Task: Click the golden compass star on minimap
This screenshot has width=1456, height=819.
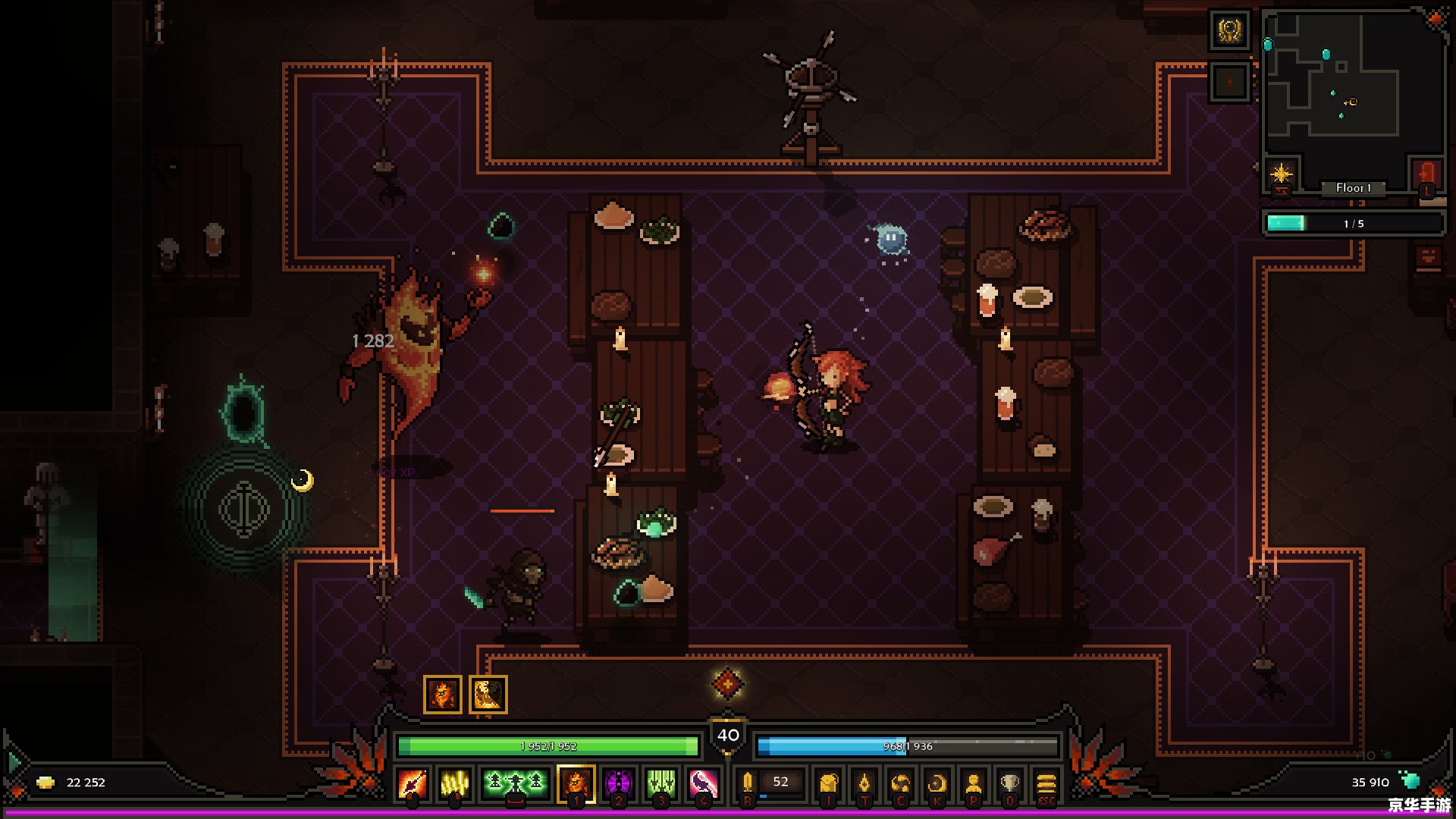Action: click(1282, 174)
